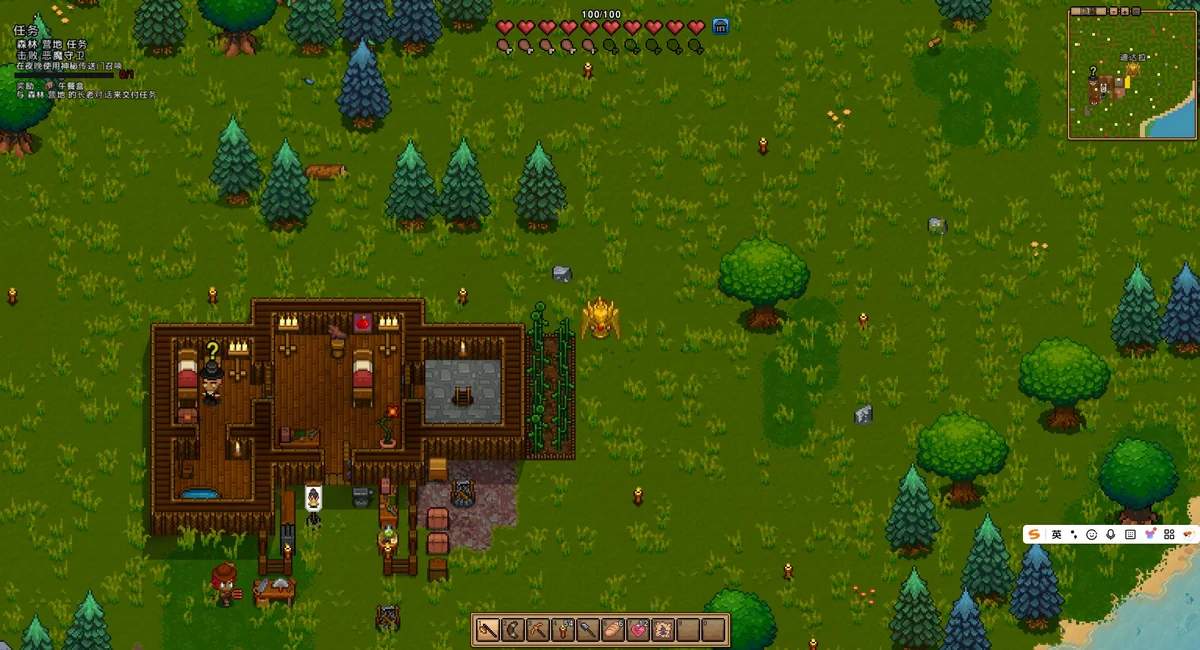Select the wizard hat scroll slot

pos(662,630)
